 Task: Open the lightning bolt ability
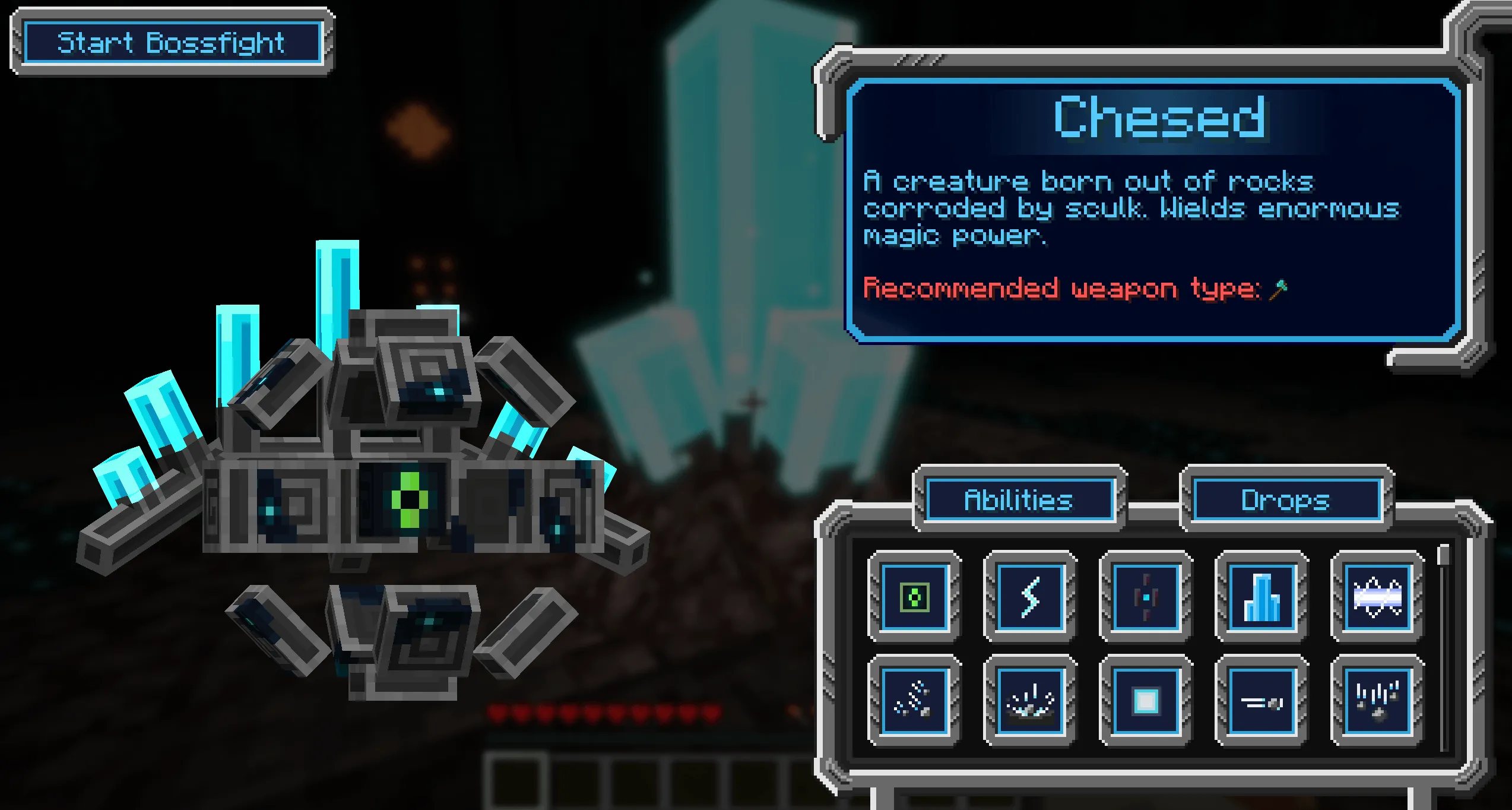(1030, 597)
